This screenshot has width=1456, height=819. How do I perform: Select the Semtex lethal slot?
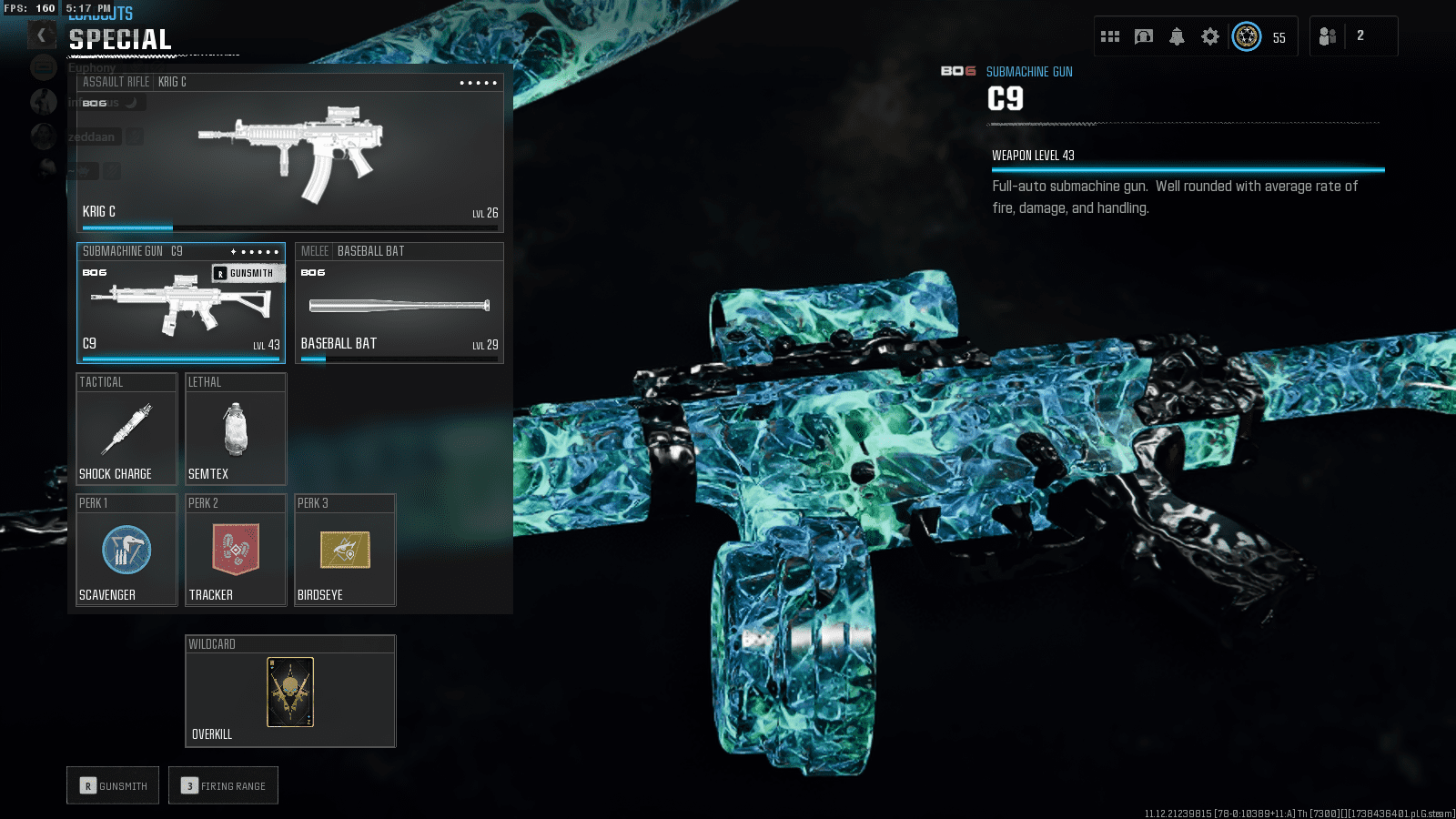[x=236, y=430]
